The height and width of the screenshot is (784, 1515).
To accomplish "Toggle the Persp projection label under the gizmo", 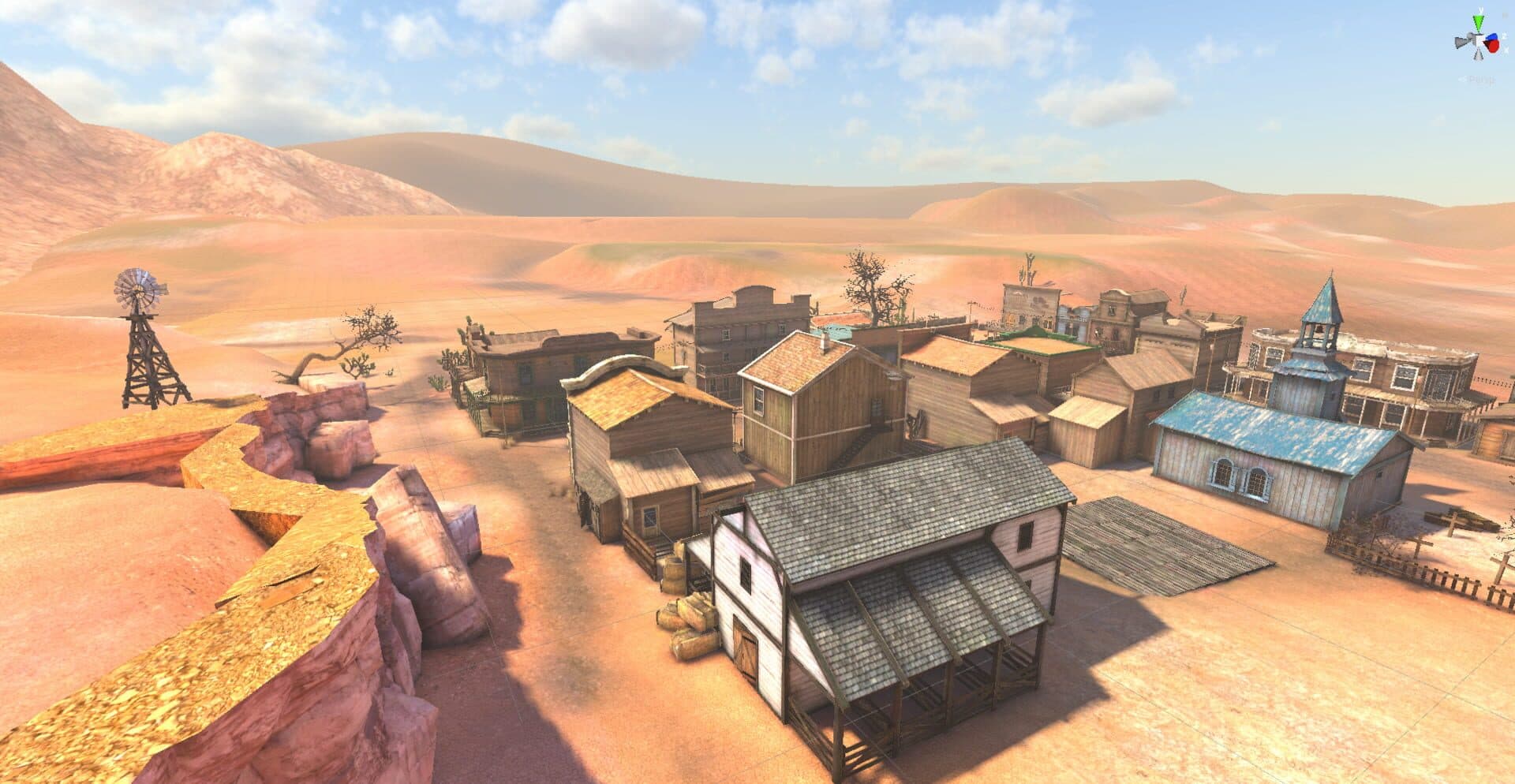I will click(x=1477, y=80).
